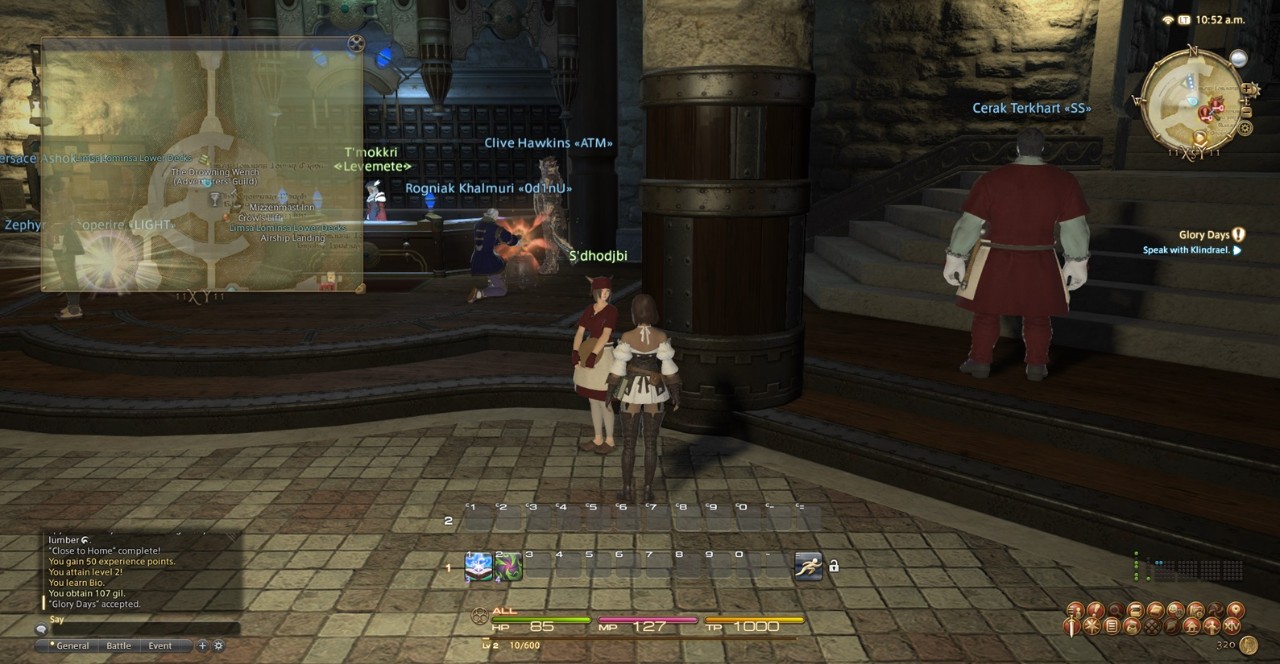The height and width of the screenshot is (664, 1280).
Task: Cast the green swirl spell in slot 2
Action: click(508, 567)
